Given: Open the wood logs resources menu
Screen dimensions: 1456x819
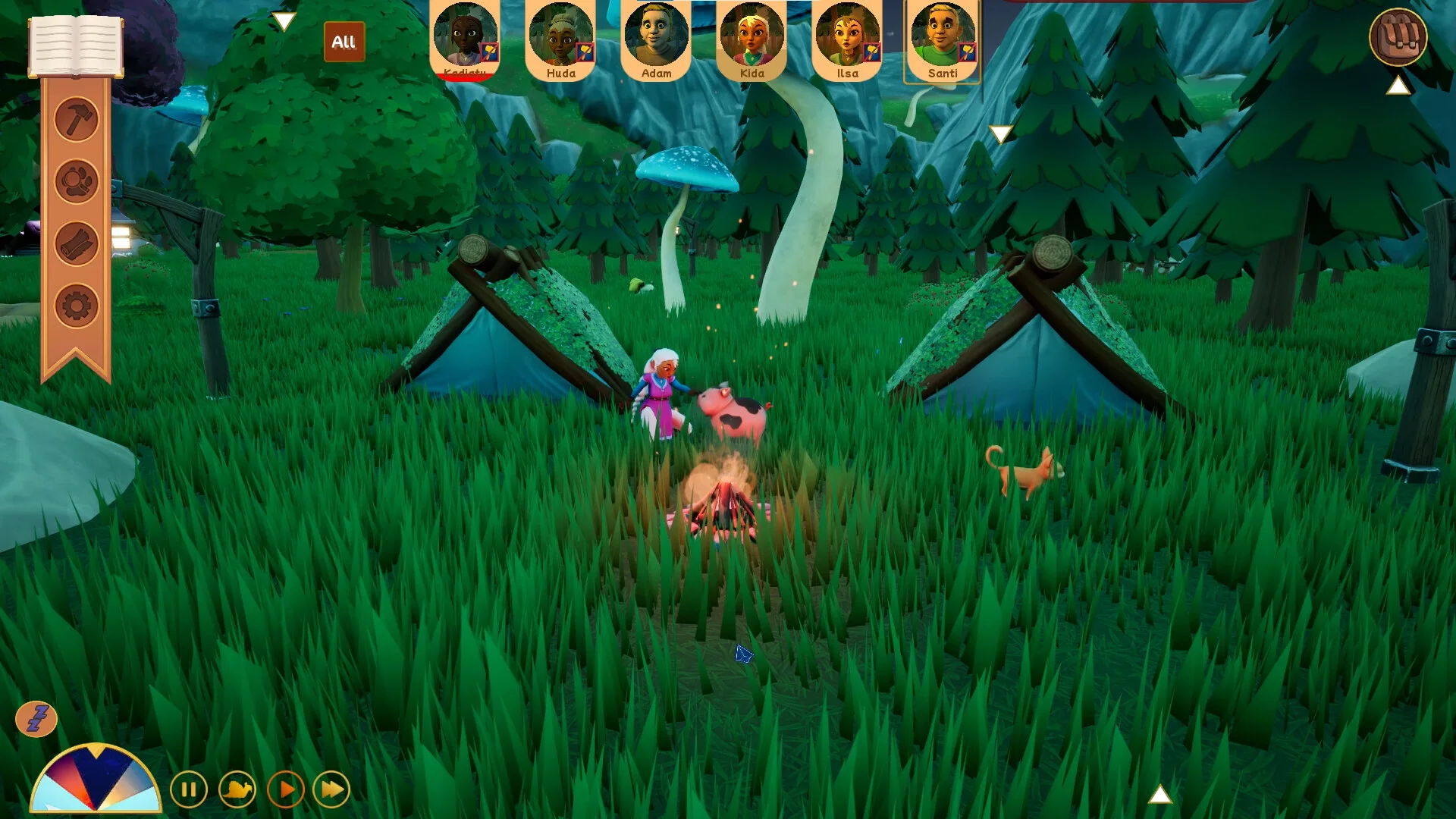Looking at the screenshot, I should pos(77,244).
